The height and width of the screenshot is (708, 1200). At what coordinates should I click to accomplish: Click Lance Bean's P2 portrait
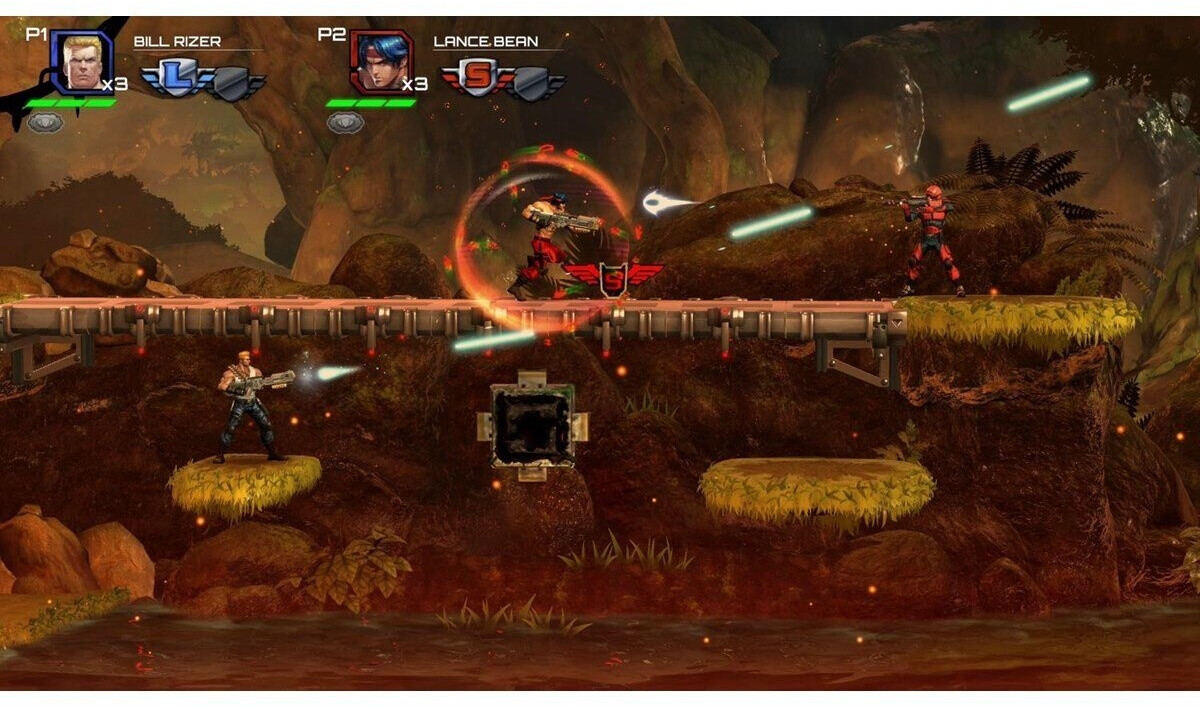(381, 62)
